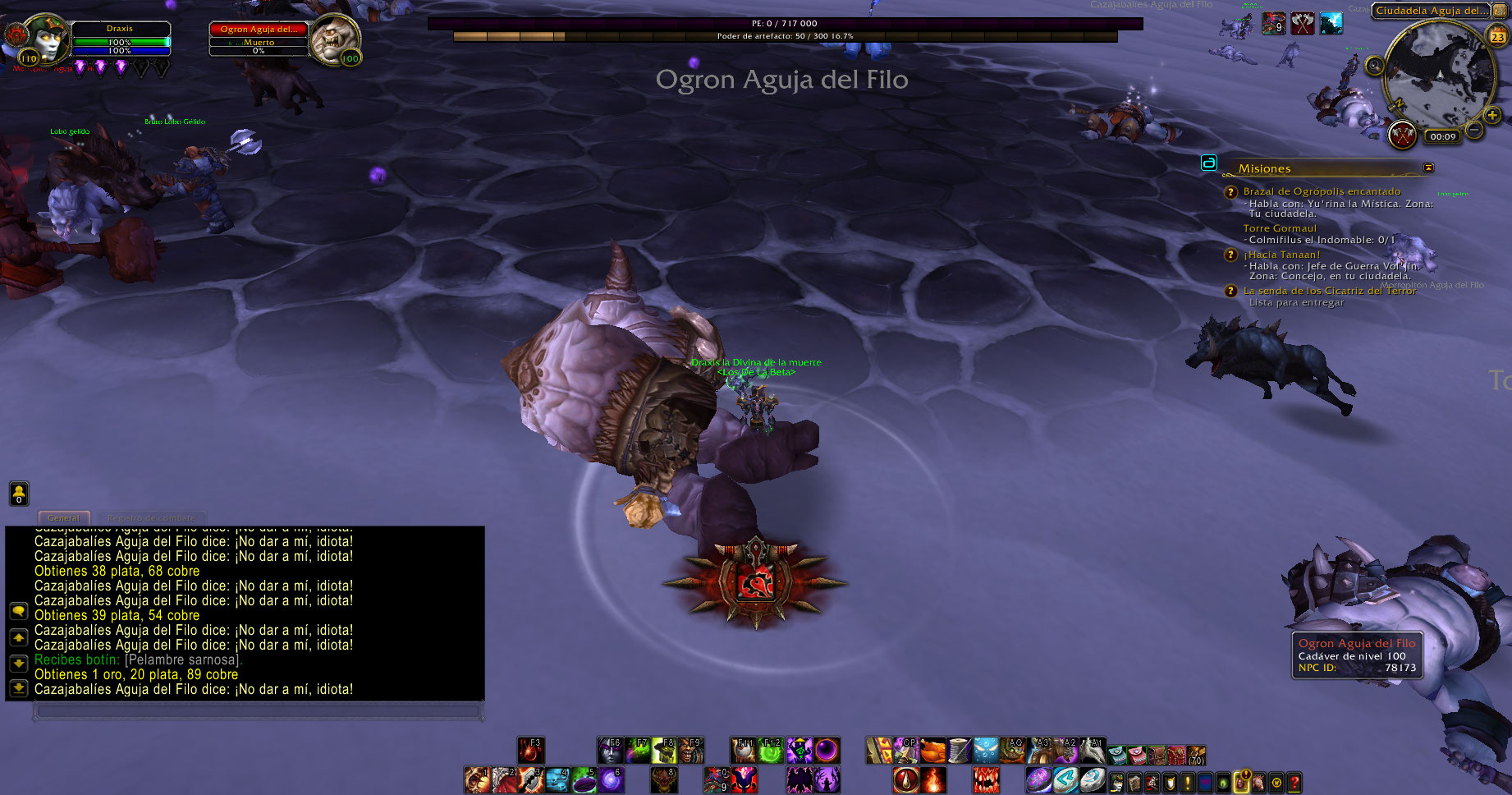Select the Torre Gormaul quest entry
Screen dimensions: 1512x795
pyautogui.click(x=1279, y=228)
